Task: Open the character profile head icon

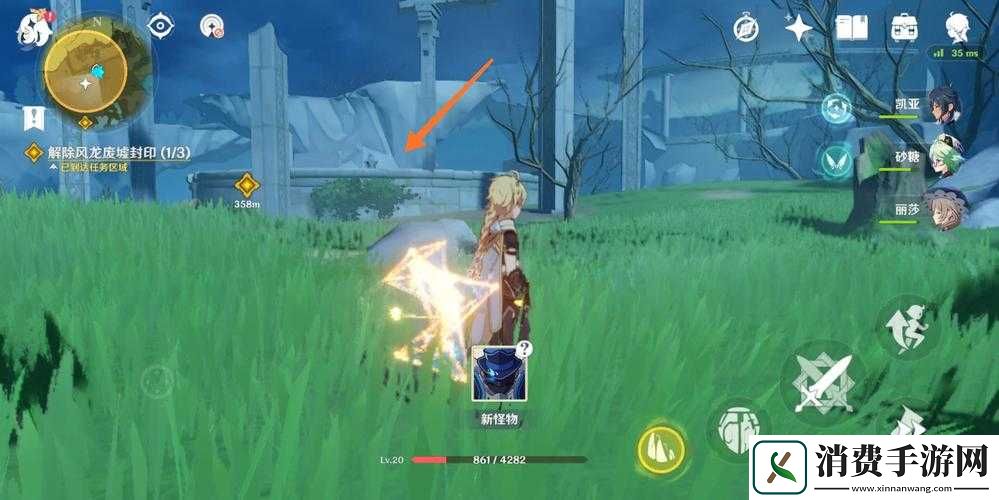Action: 958,27
